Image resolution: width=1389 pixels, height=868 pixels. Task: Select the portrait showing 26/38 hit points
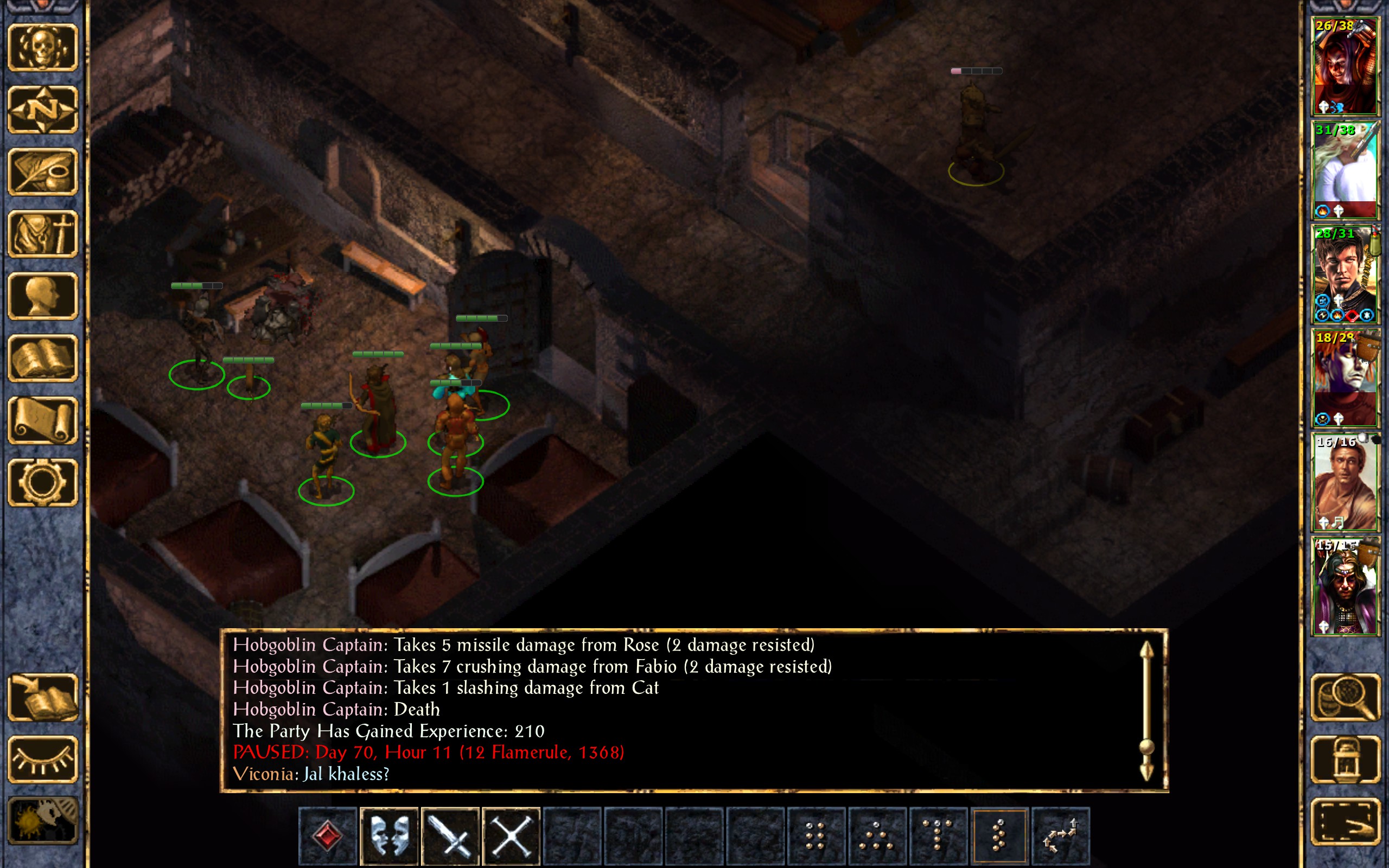point(1345,66)
